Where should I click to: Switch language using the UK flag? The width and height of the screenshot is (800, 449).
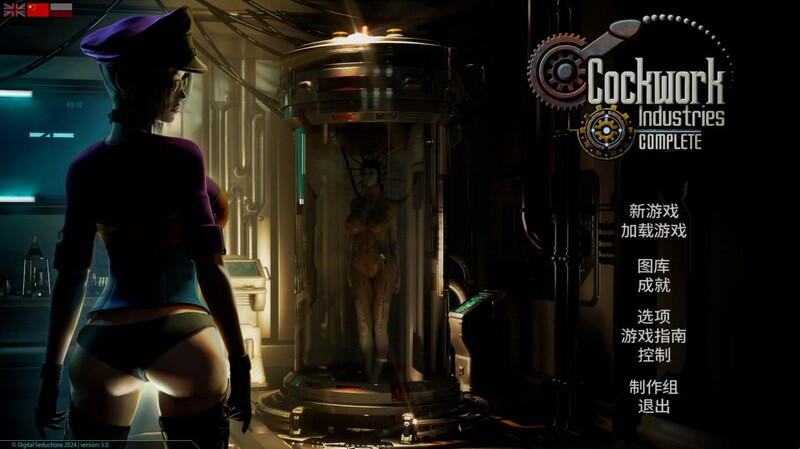tap(13, 9)
